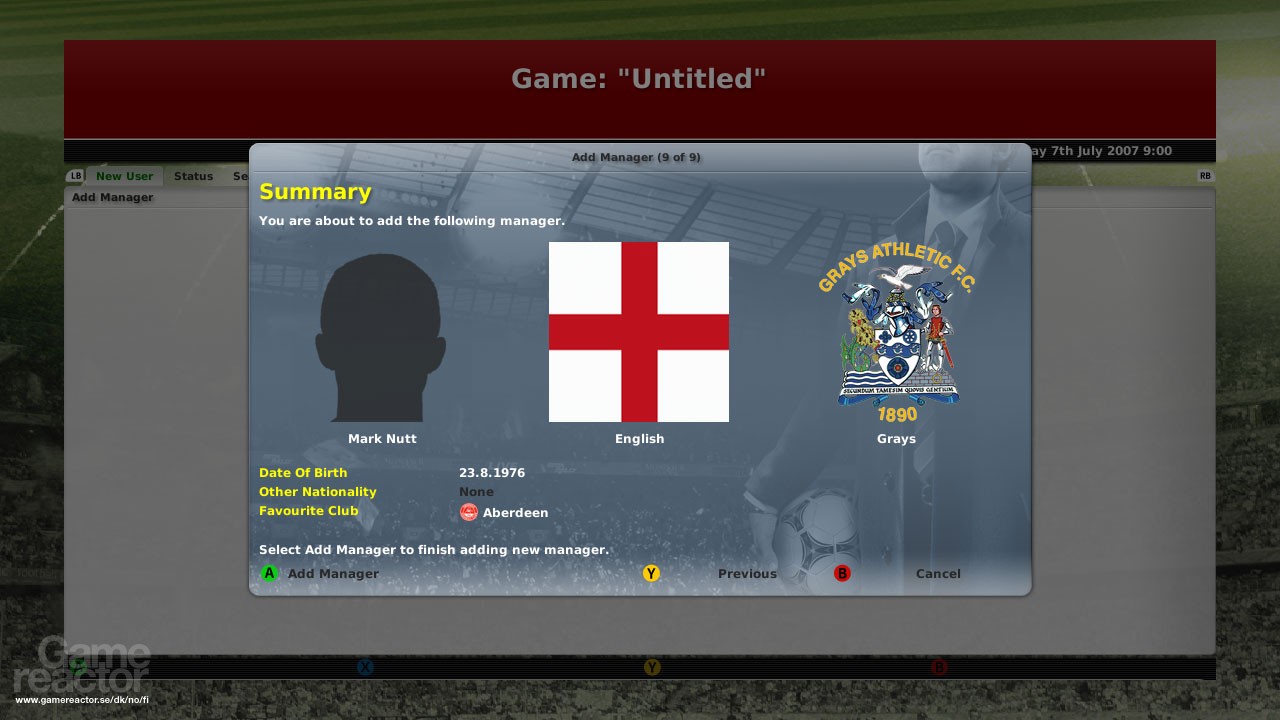Image resolution: width=1280 pixels, height=720 pixels.
Task: Click the LB shoulder button icon
Action: 75,175
